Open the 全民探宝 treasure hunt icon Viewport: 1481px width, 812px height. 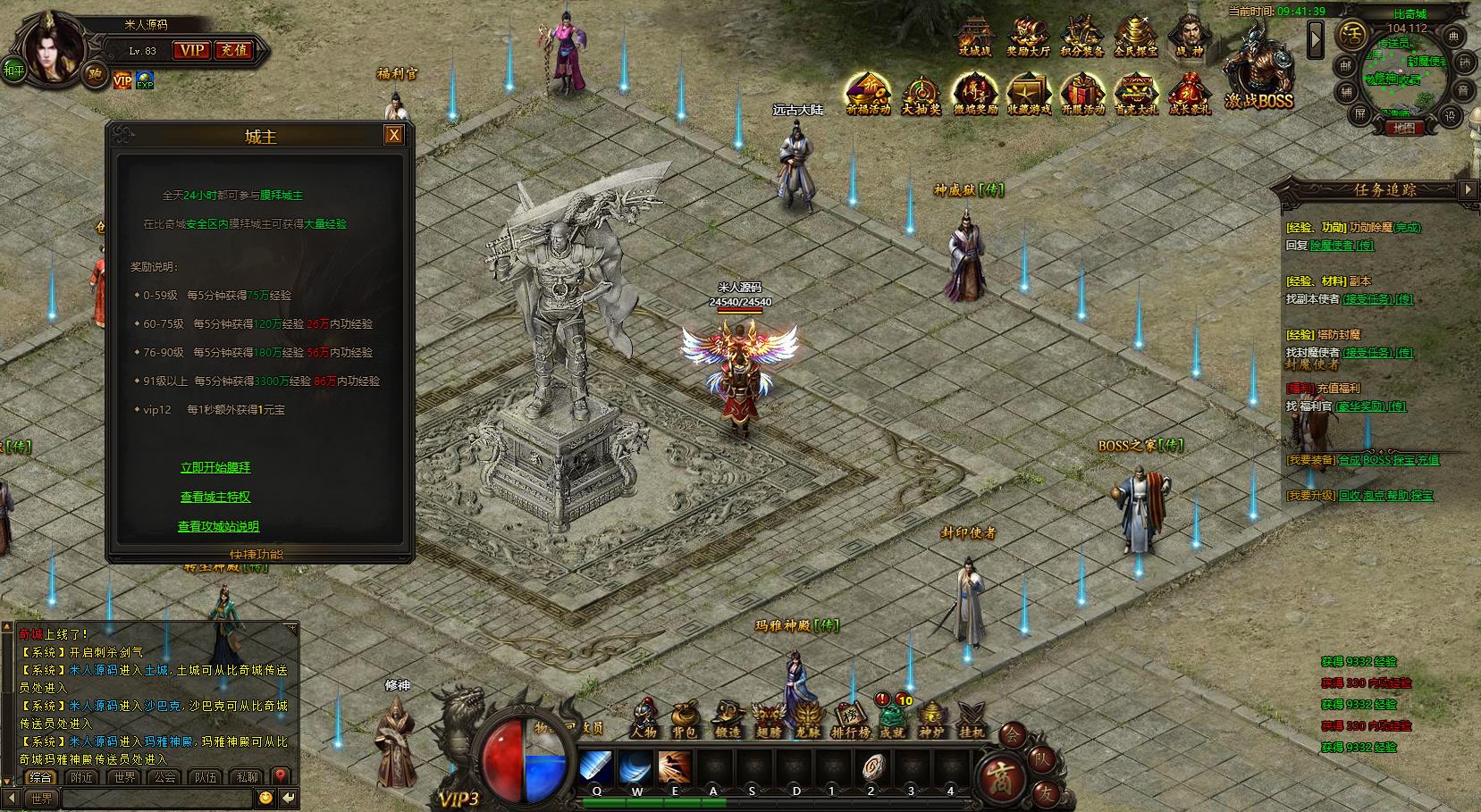click(1135, 37)
